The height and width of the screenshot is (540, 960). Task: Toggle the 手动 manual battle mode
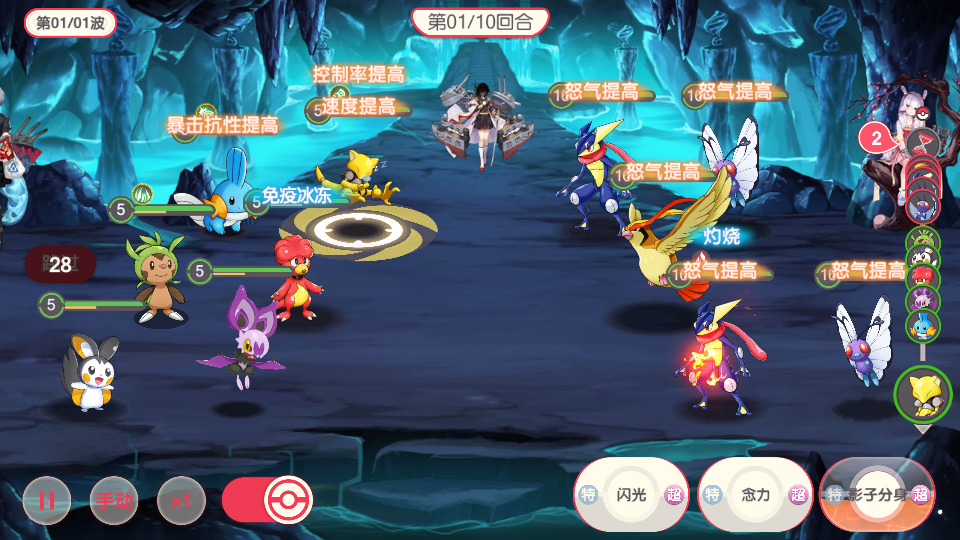coord(114,500)
